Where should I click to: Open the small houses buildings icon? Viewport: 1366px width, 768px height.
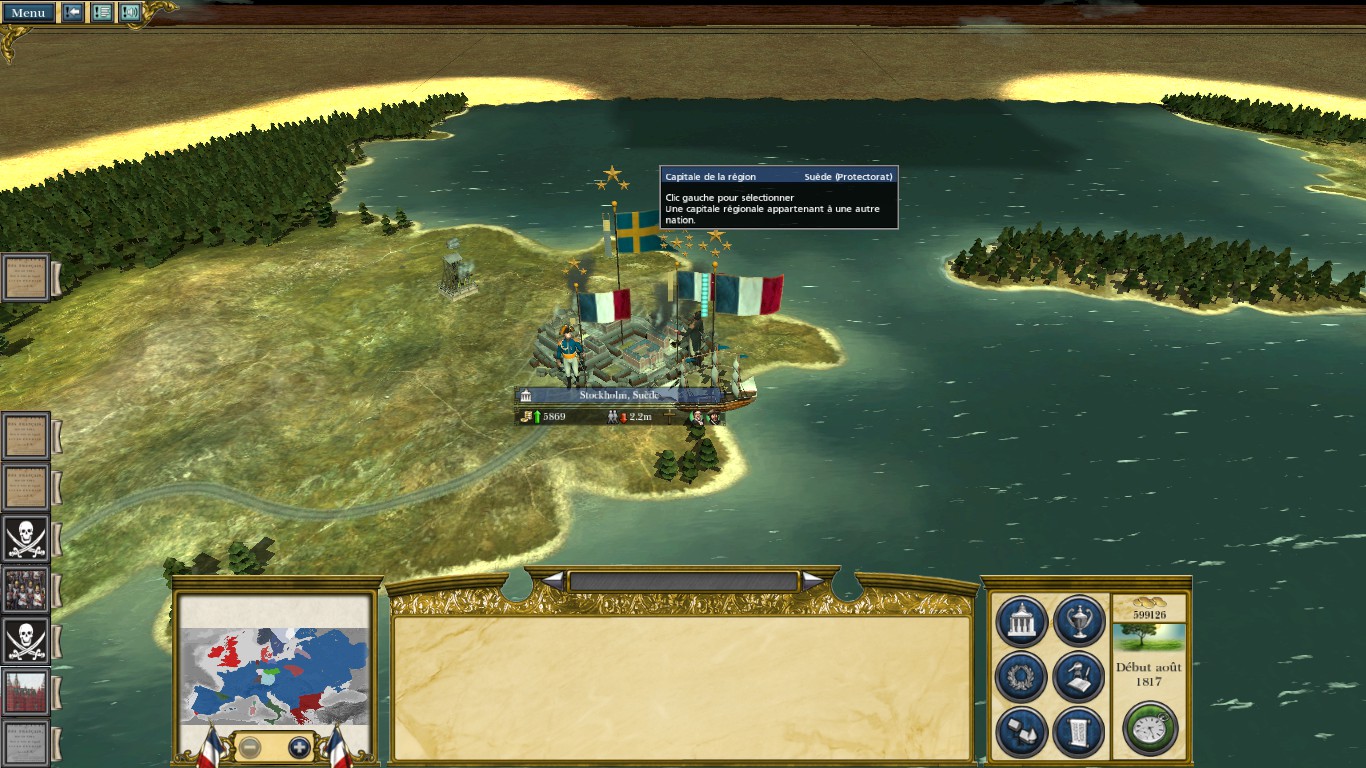tap(1021, 731)
